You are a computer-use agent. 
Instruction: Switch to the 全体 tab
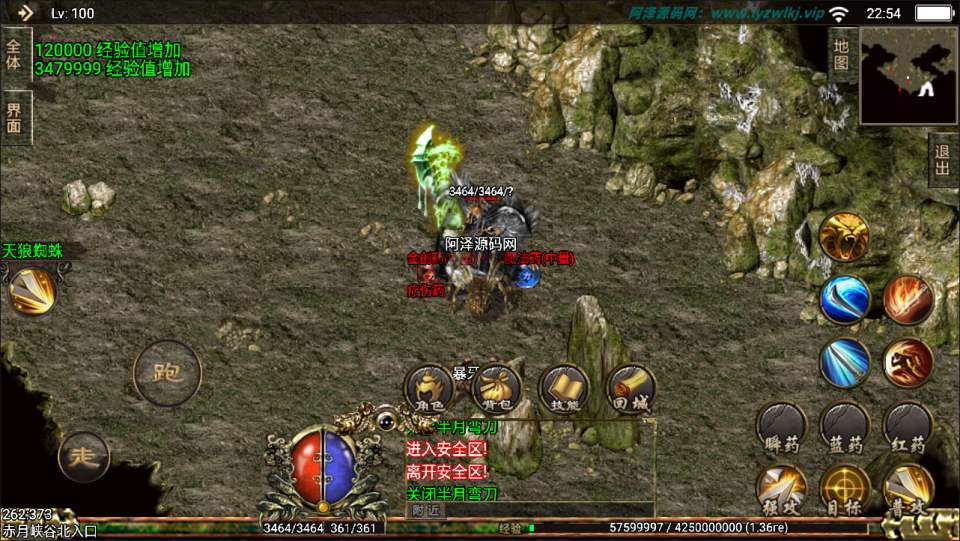tap(14, 54)
